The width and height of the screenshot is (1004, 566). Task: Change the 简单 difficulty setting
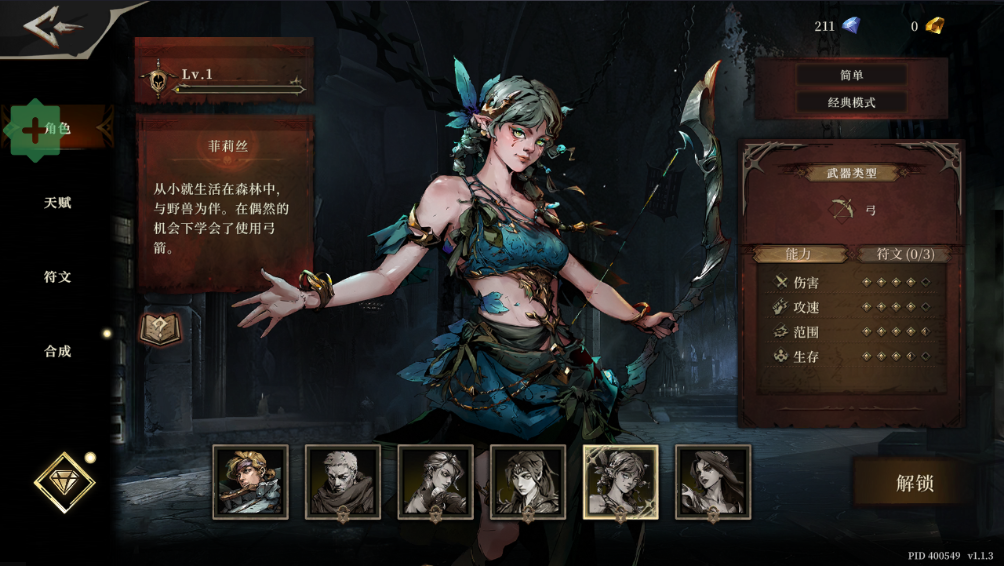coord(851,75)
